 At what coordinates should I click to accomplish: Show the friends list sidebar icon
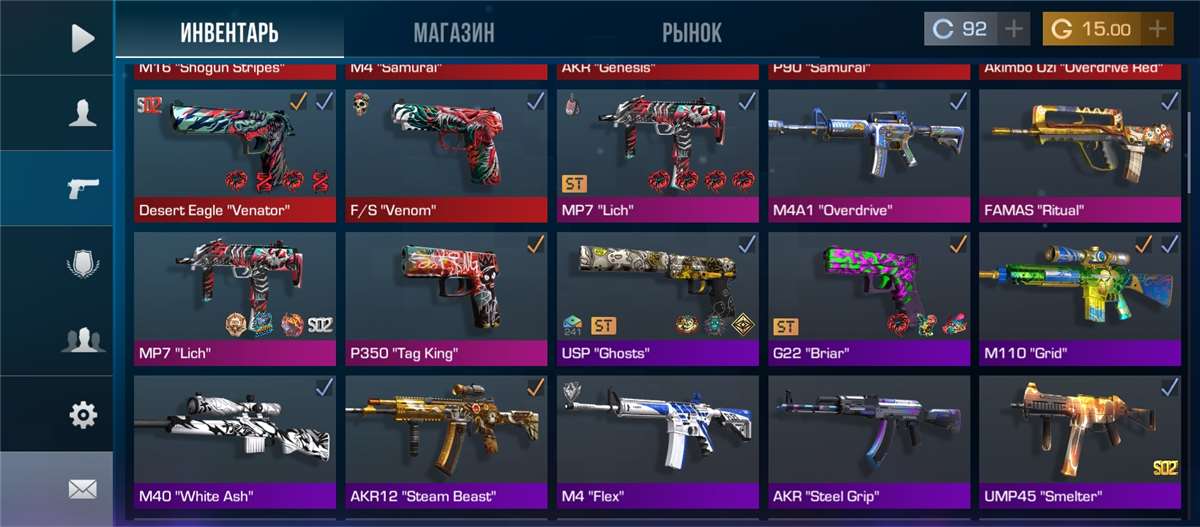pos(83,339)
